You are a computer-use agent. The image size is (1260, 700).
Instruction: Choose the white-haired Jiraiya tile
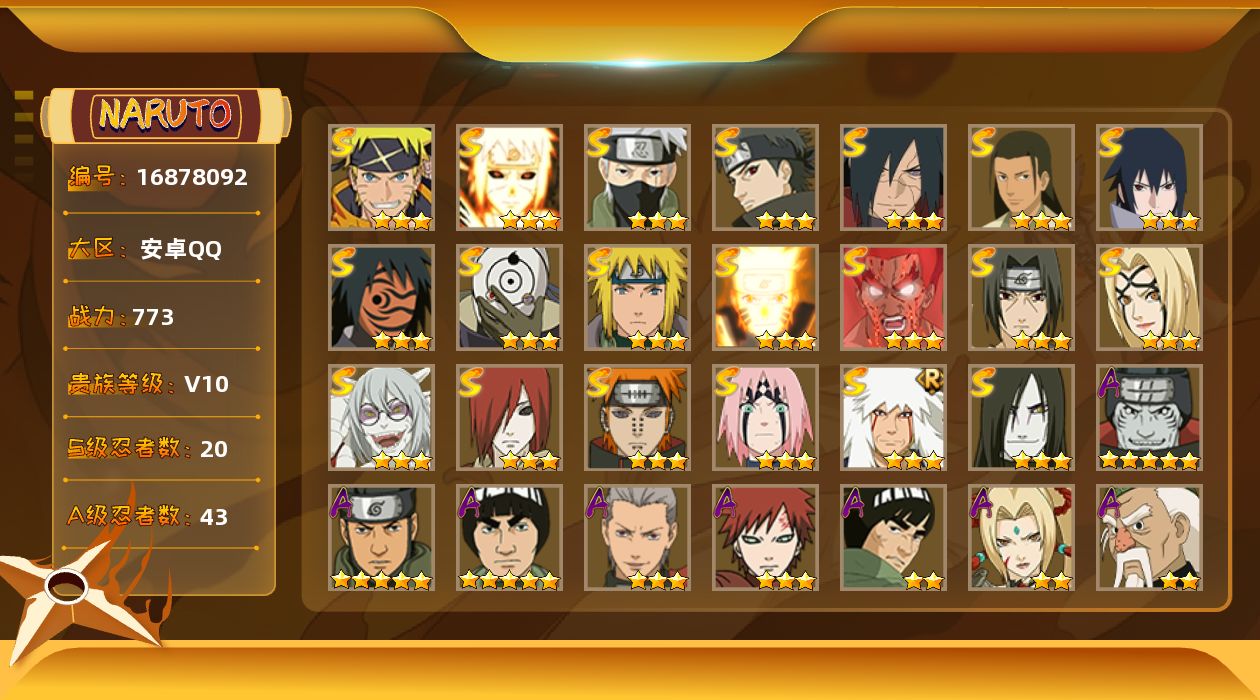click(893, 418)
